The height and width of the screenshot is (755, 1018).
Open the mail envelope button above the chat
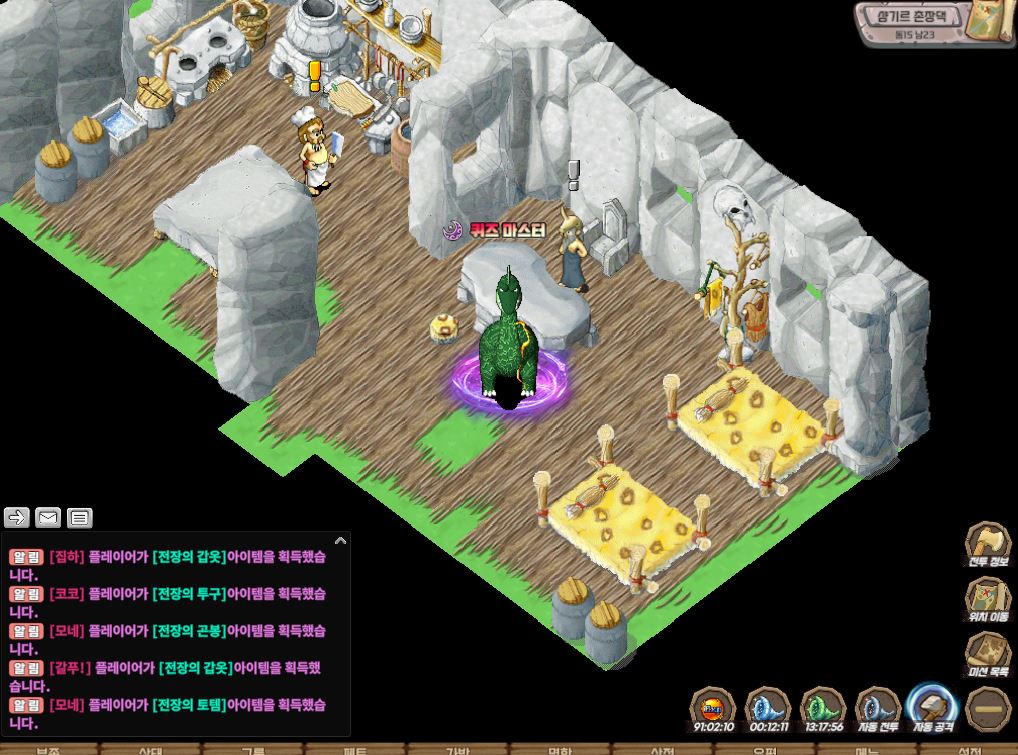48,517
